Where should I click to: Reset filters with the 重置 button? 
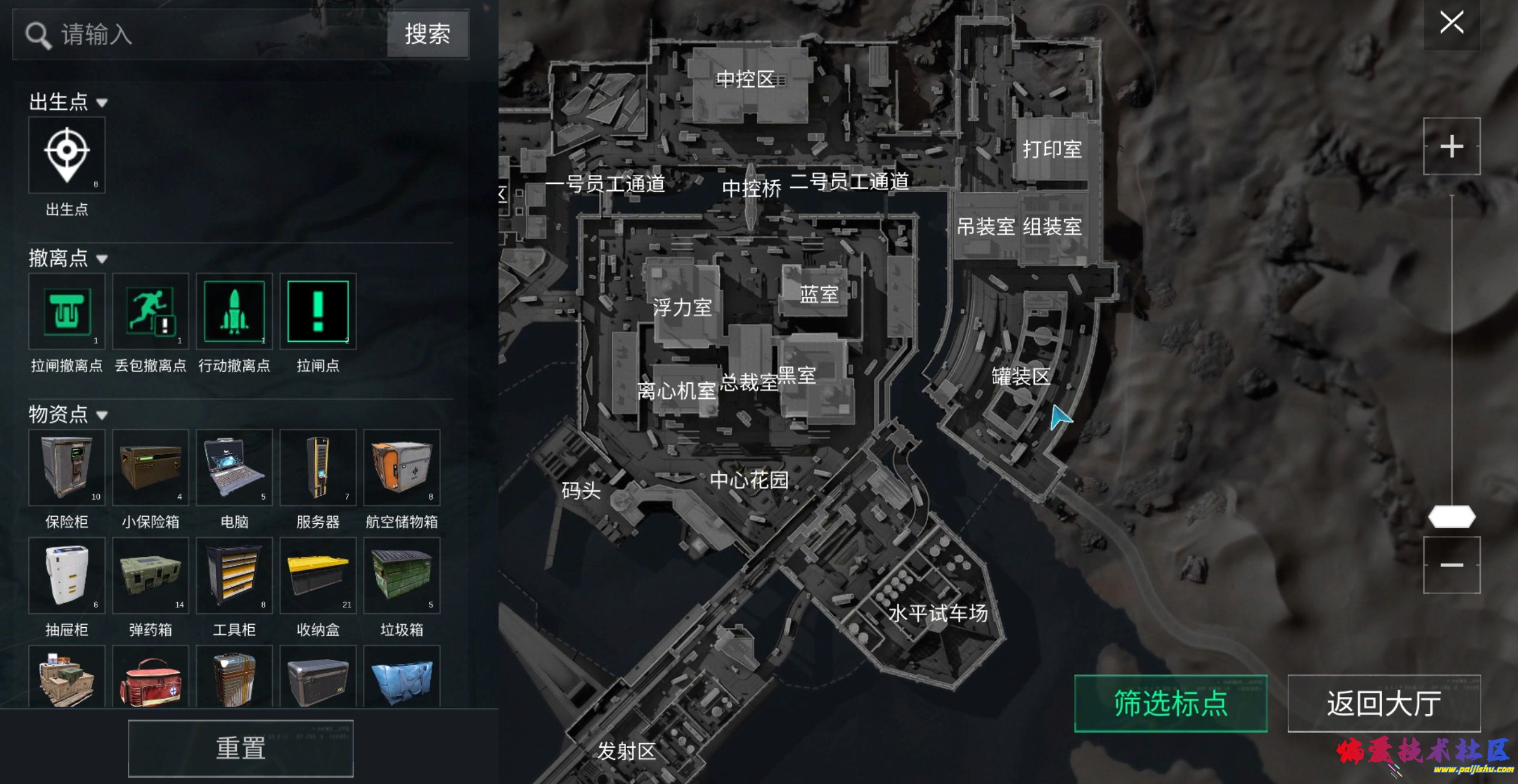240,749
